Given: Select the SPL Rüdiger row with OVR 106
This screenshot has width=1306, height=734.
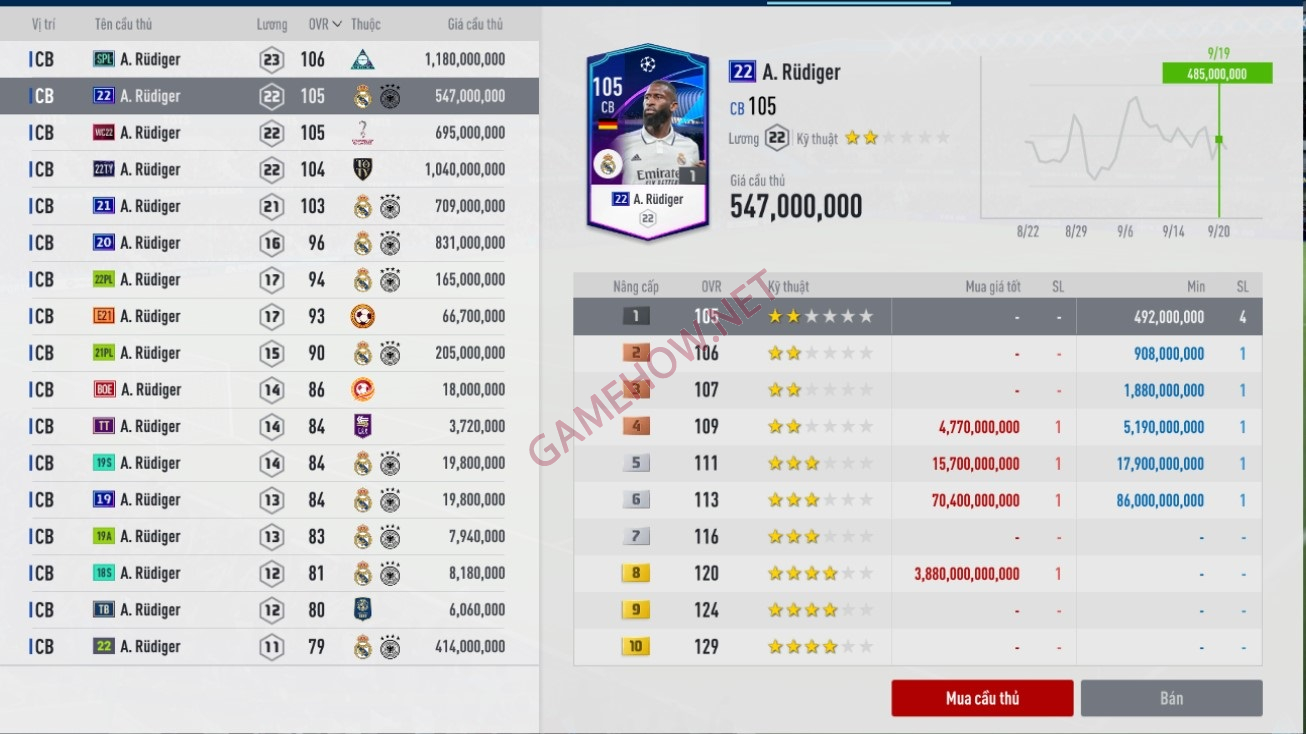Looking at the screenshot, I should tap(269, 60).
